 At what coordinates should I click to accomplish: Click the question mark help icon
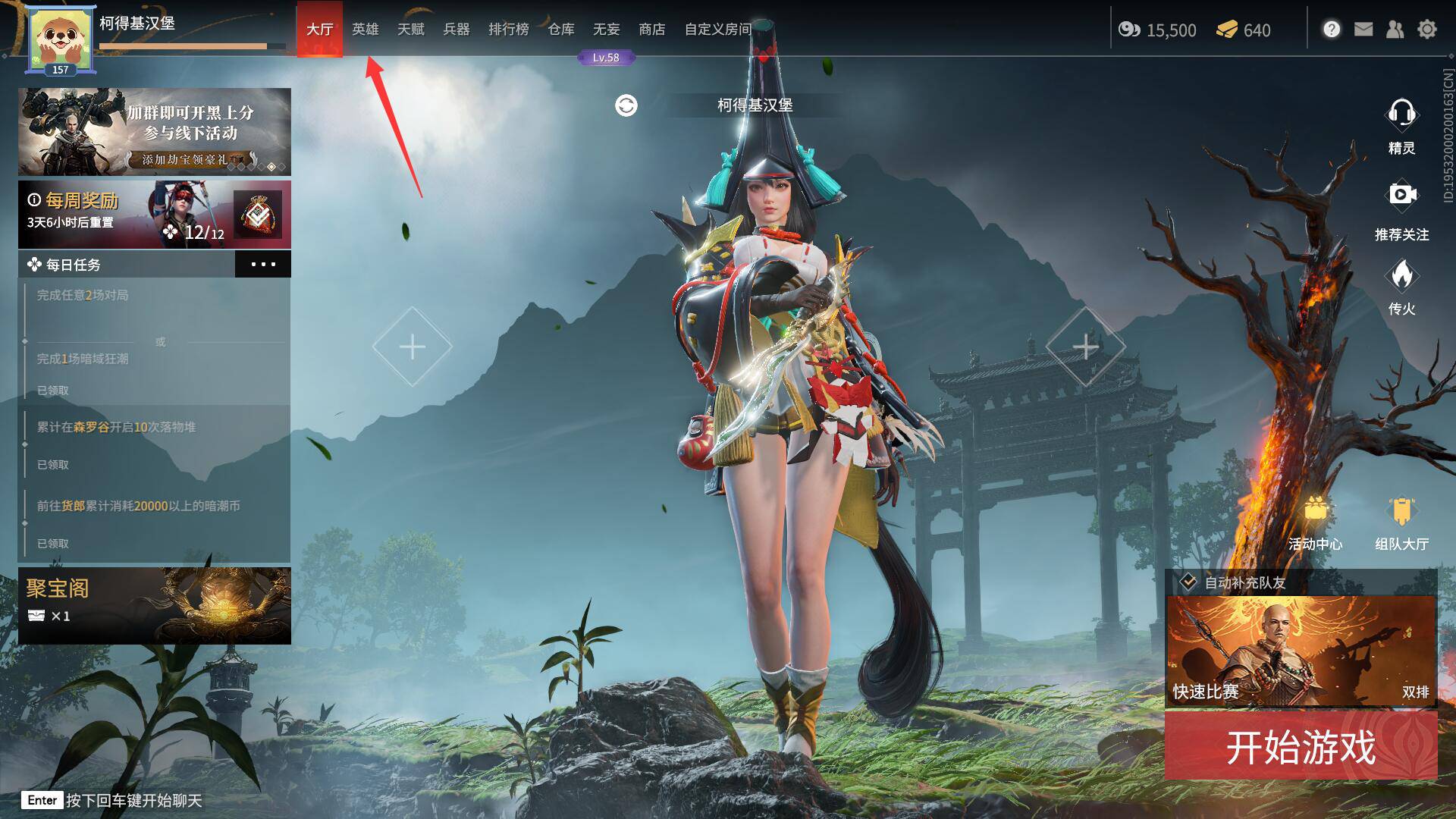pyautogui.click(x=1332, y=30)
